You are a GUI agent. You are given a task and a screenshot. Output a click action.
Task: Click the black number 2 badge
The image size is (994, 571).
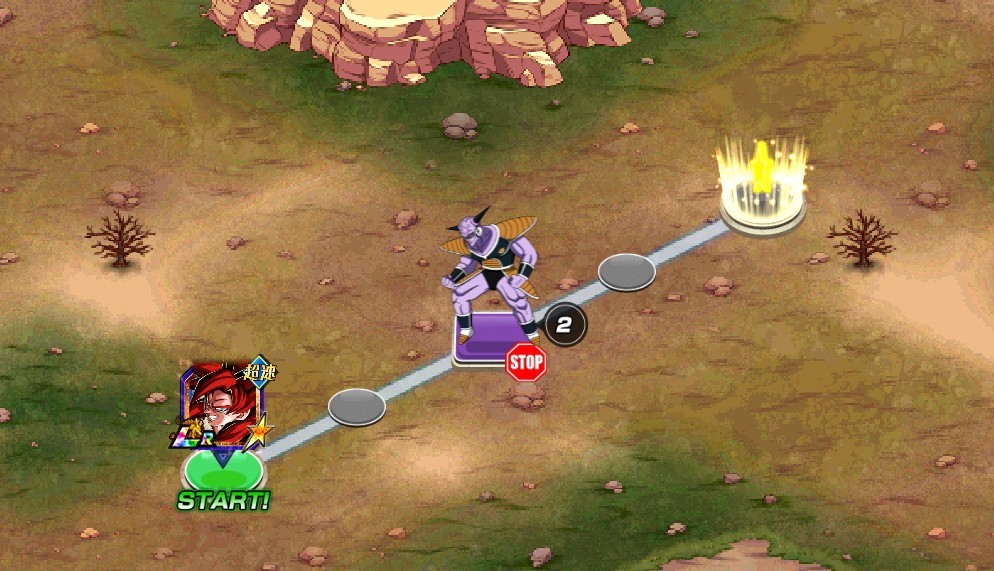coord(565,324)
